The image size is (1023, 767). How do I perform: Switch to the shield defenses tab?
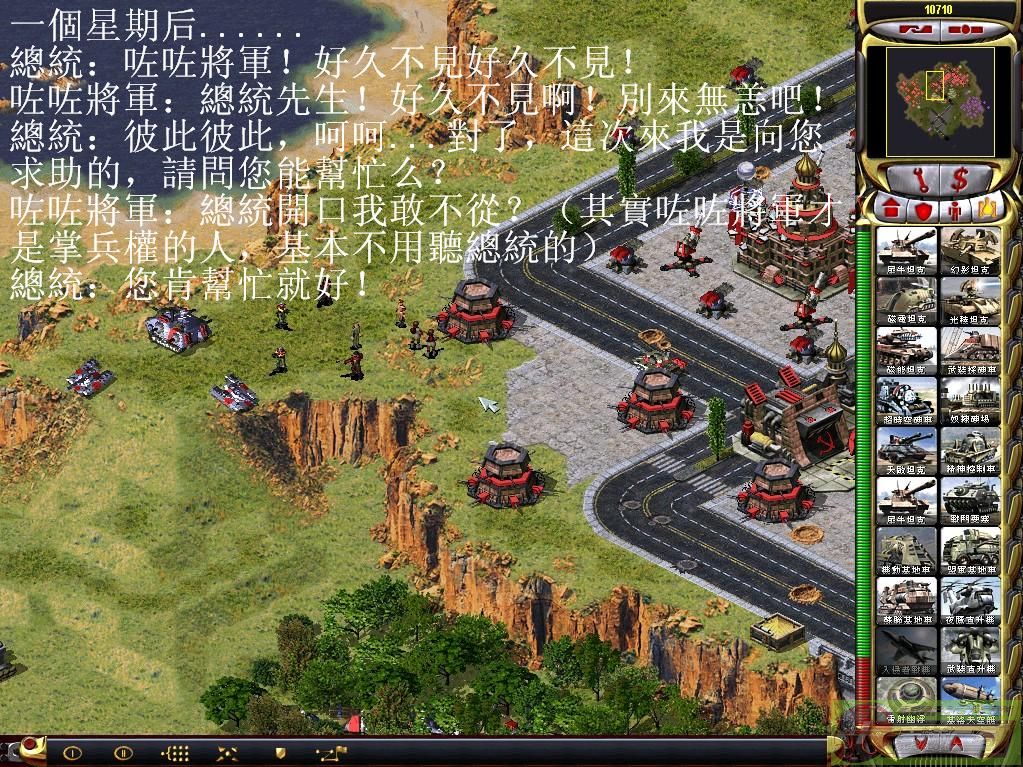point(922,211)
